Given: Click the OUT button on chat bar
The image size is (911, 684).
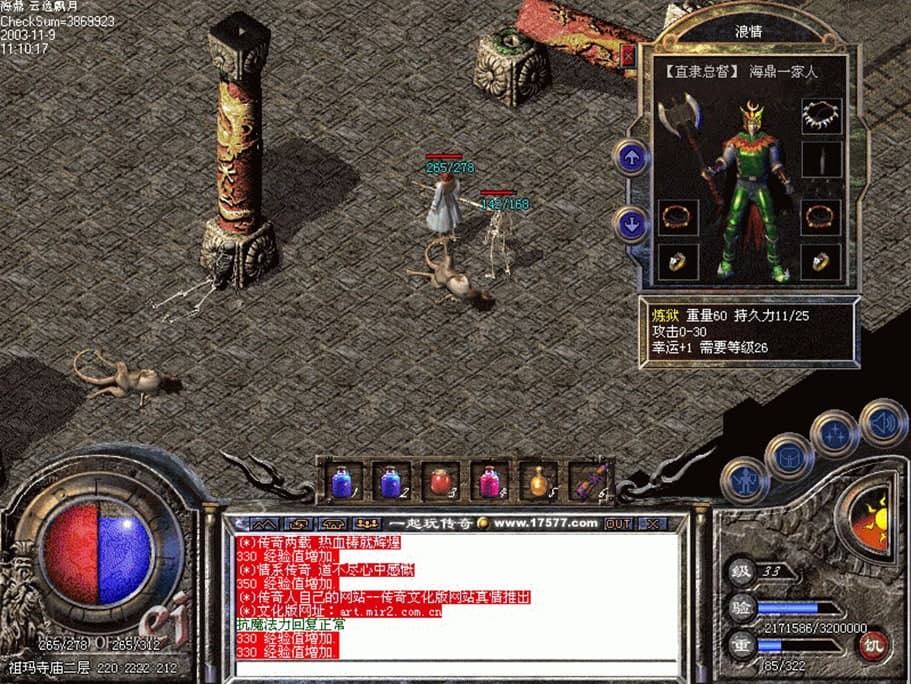Looking at the screenshot, I should 618,523.
